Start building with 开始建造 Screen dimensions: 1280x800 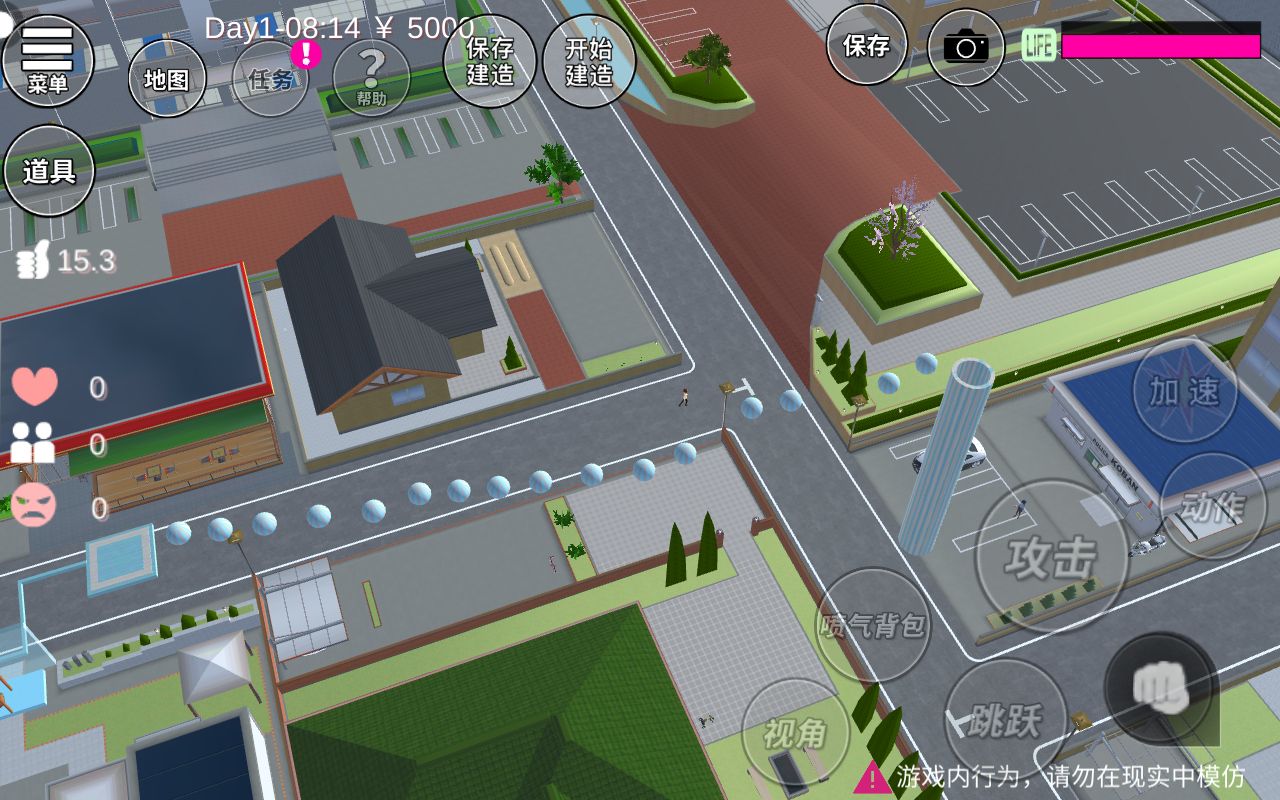click(589, 61)
